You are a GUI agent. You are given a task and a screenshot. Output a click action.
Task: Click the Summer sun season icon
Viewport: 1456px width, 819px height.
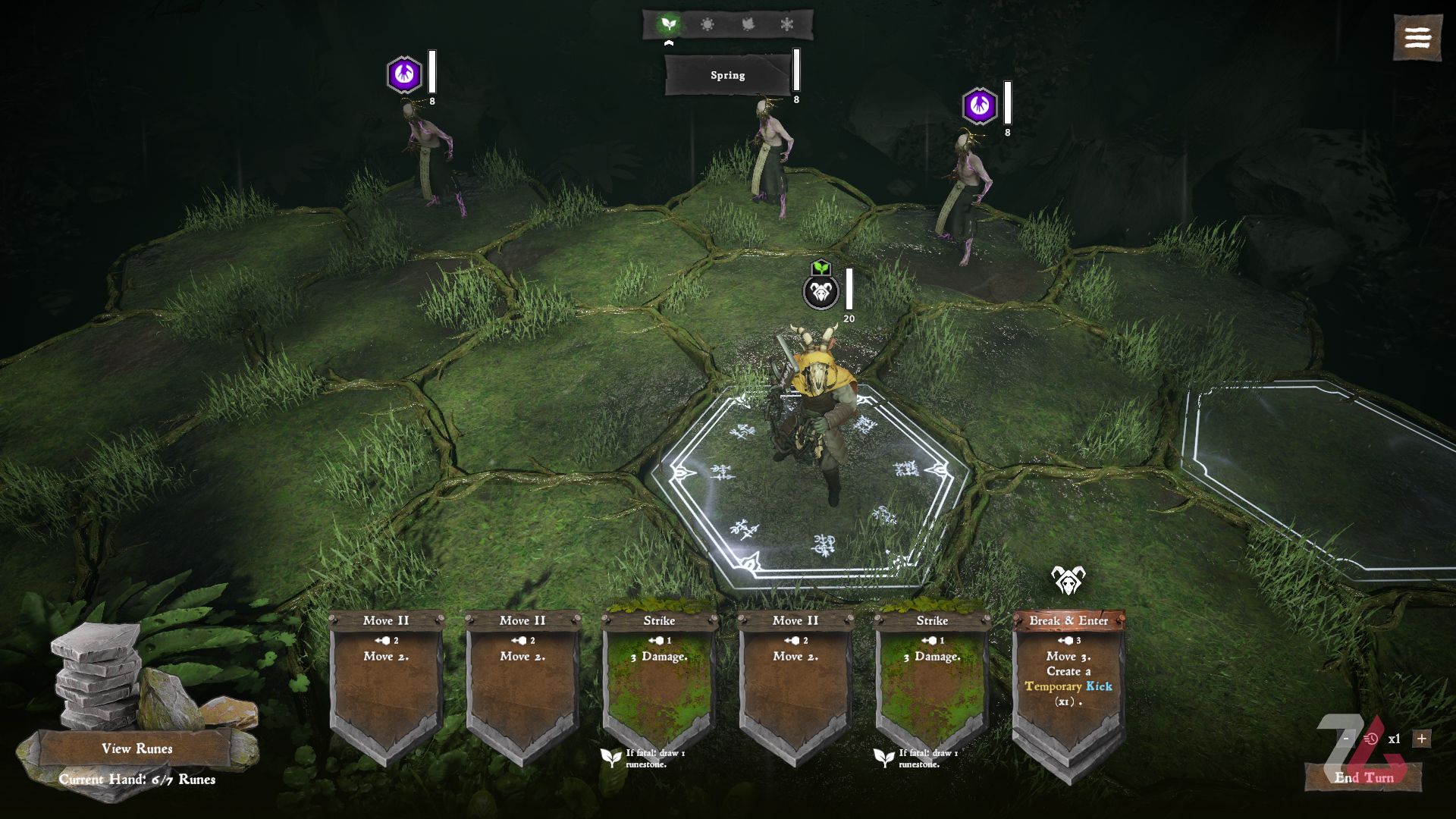point(708,25)
